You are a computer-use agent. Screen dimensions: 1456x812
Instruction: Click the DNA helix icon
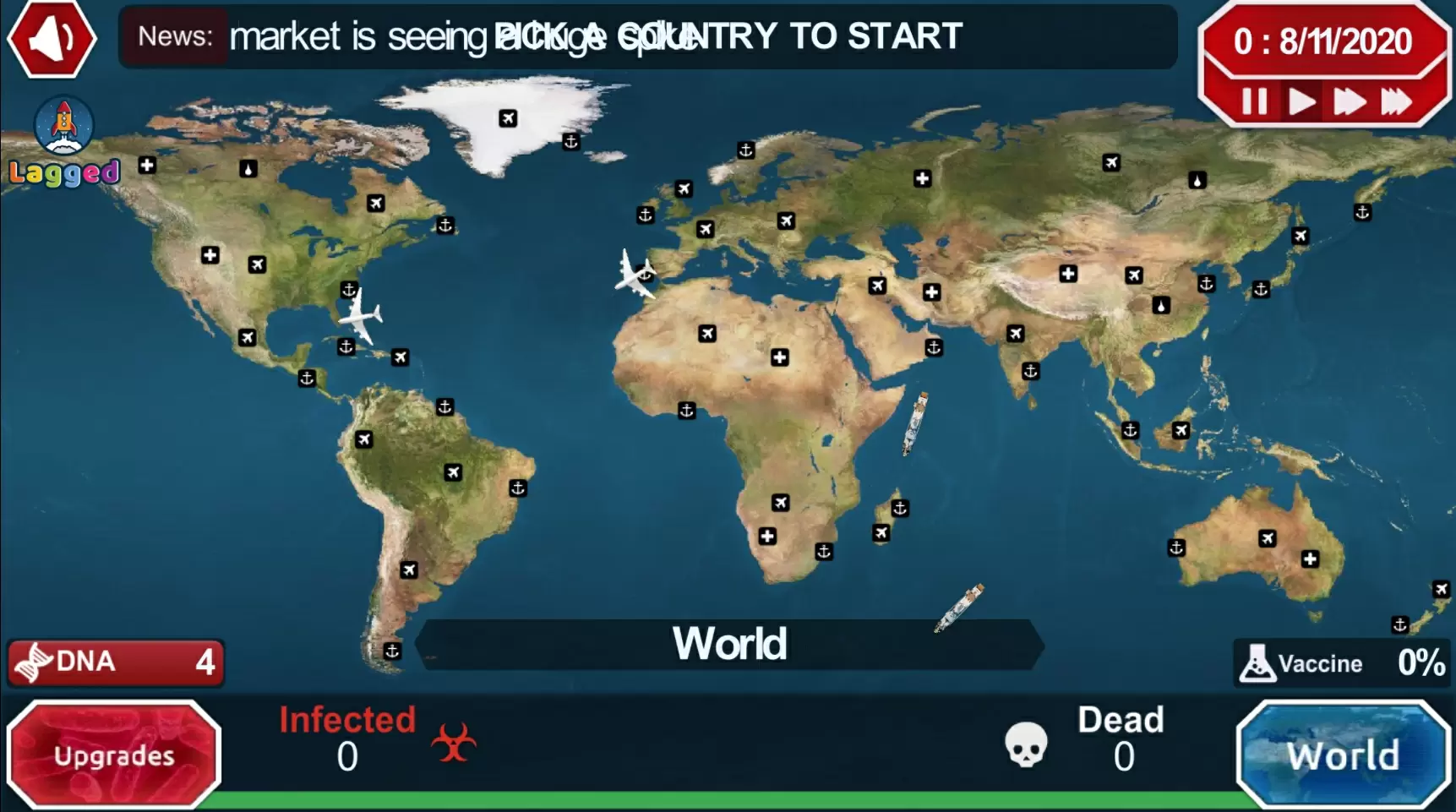point(34,662)
